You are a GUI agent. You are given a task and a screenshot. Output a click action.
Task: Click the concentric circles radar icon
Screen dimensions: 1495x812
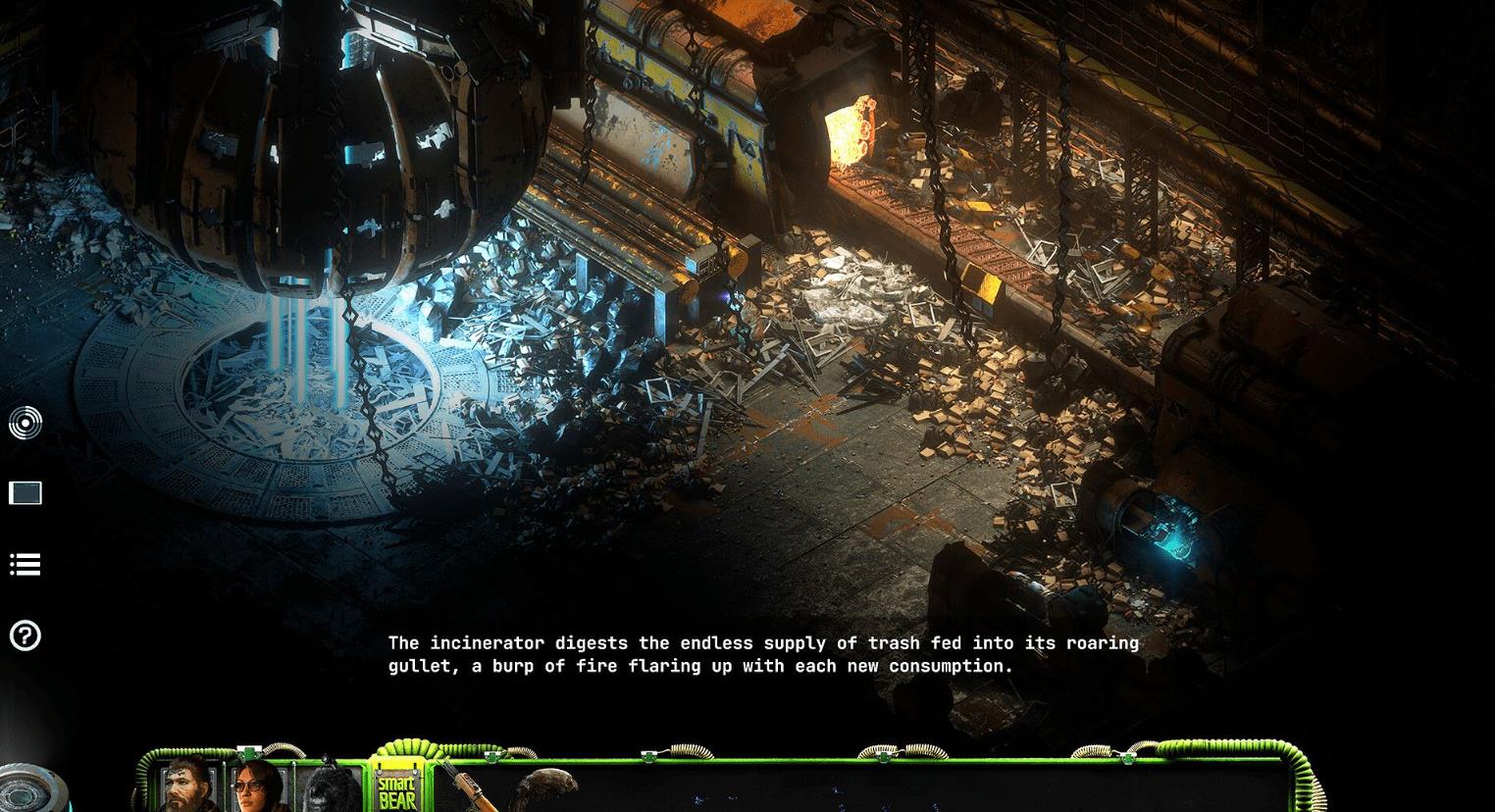[26, 423]
